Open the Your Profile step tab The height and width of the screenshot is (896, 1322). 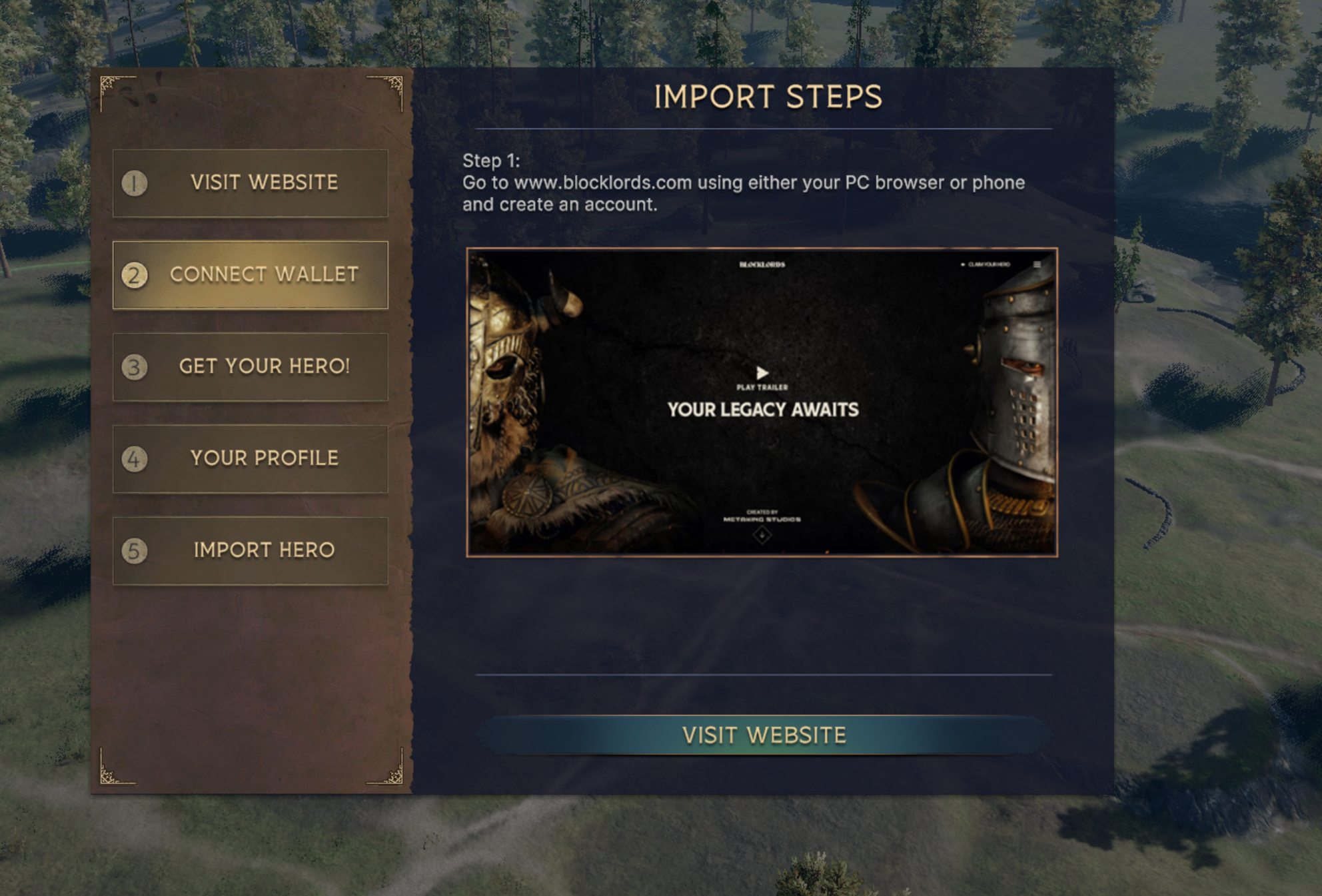(x=250, y=458)
